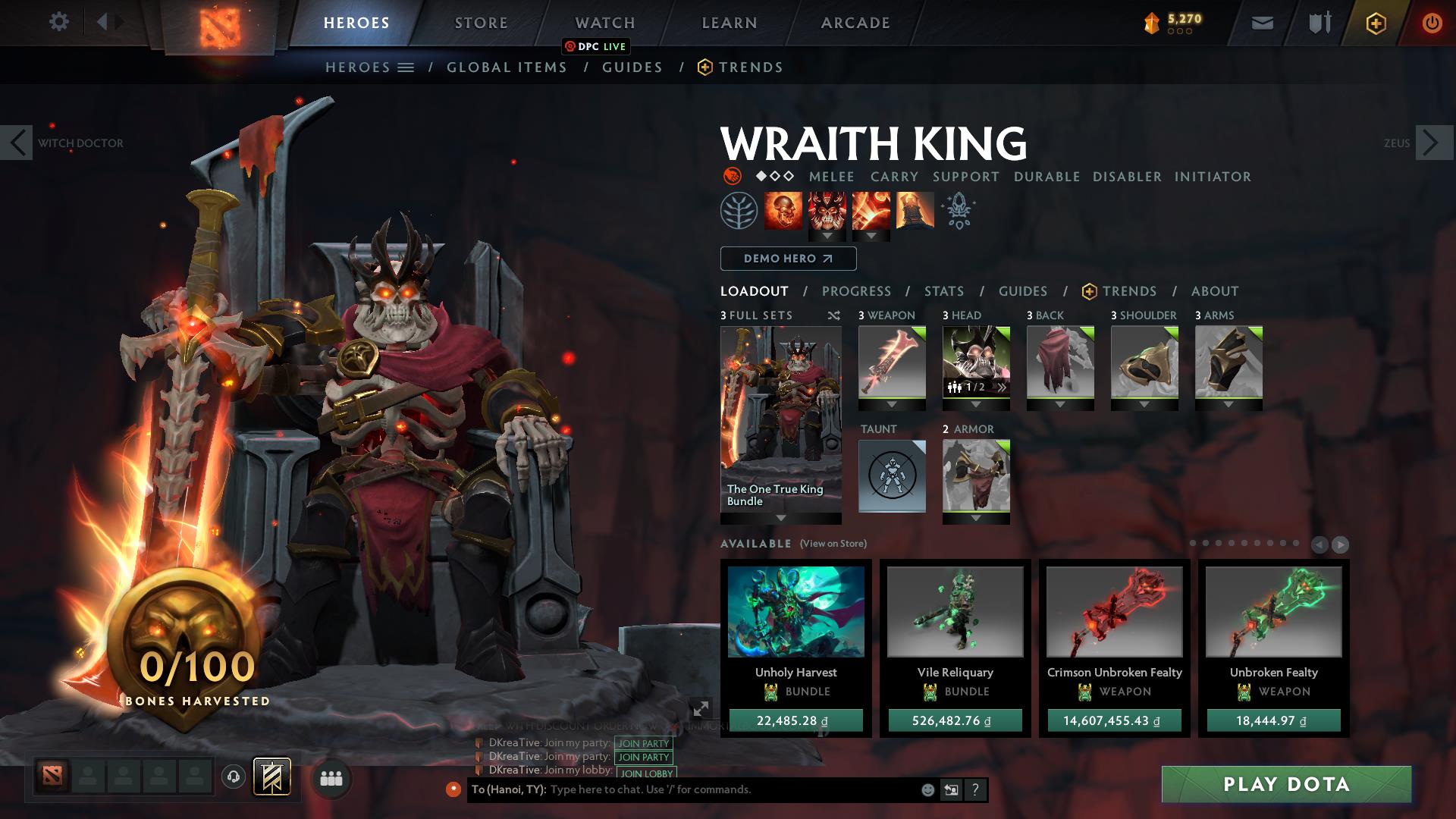Open the friends list icon near the chat
Viewport: 1456px width, 819px height.
(x=329, y=777)
